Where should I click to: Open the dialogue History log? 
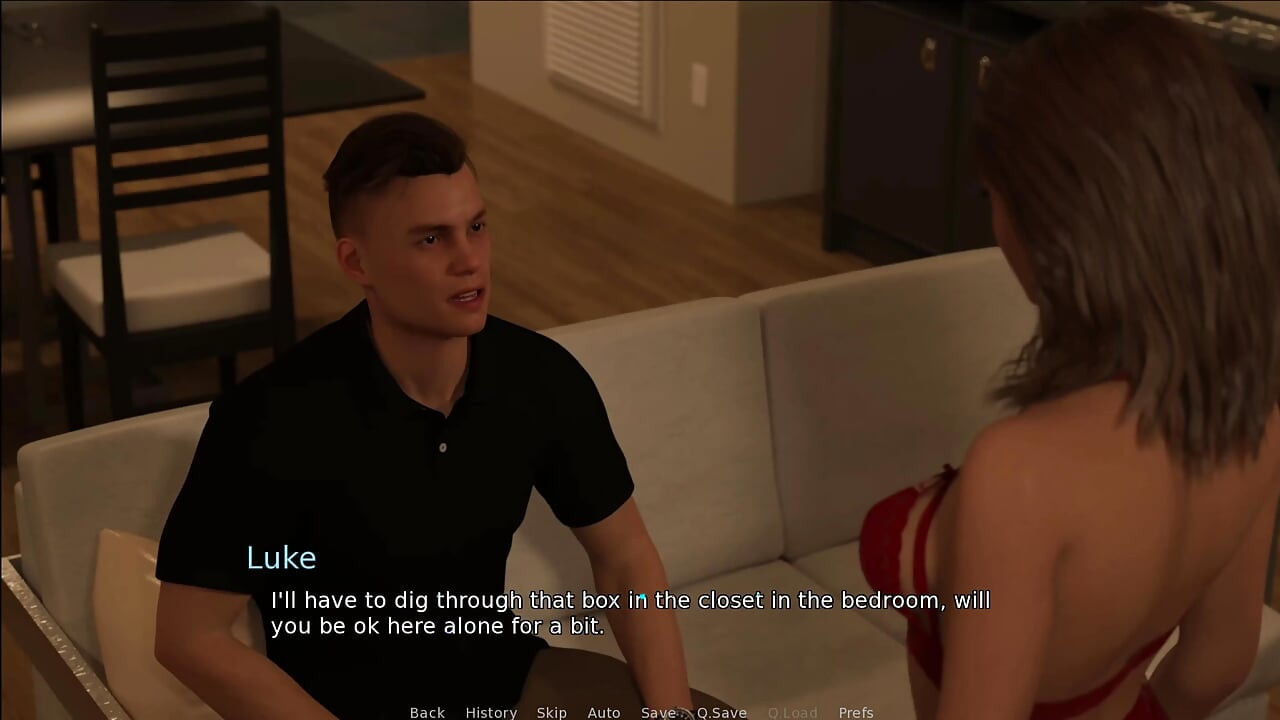pos(491,712)
